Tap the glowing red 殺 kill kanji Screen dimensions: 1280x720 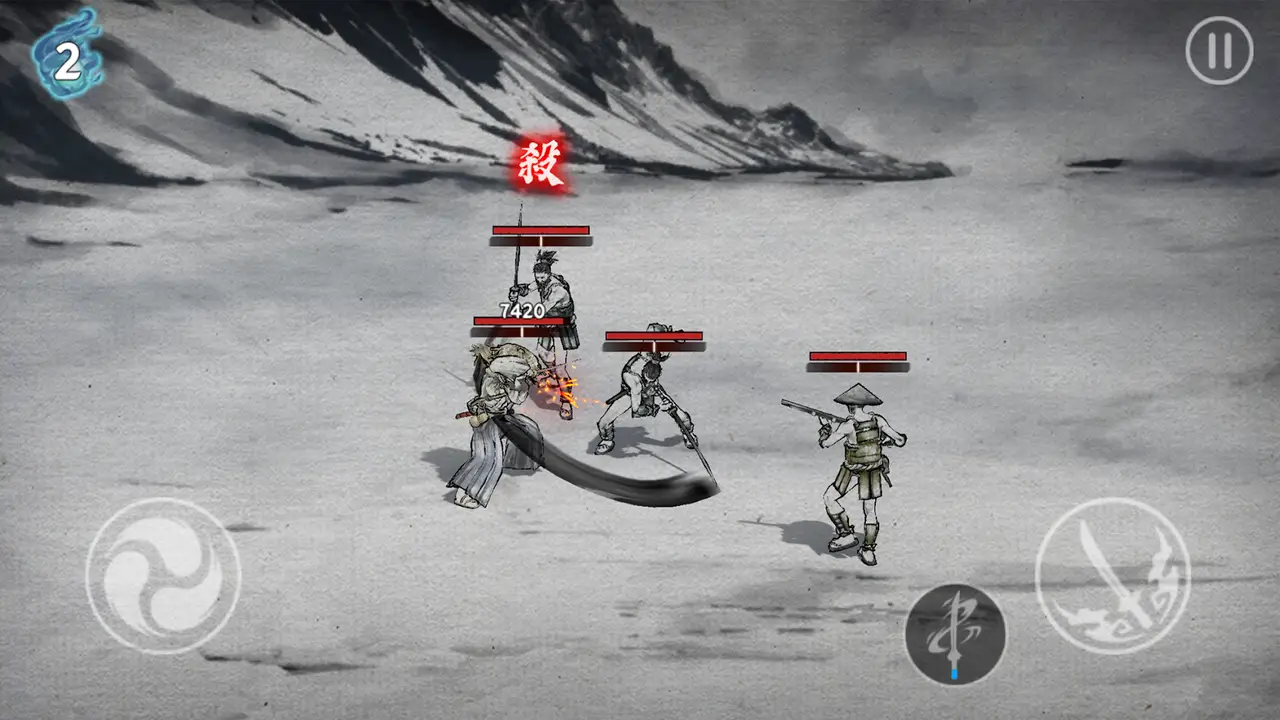538,162
